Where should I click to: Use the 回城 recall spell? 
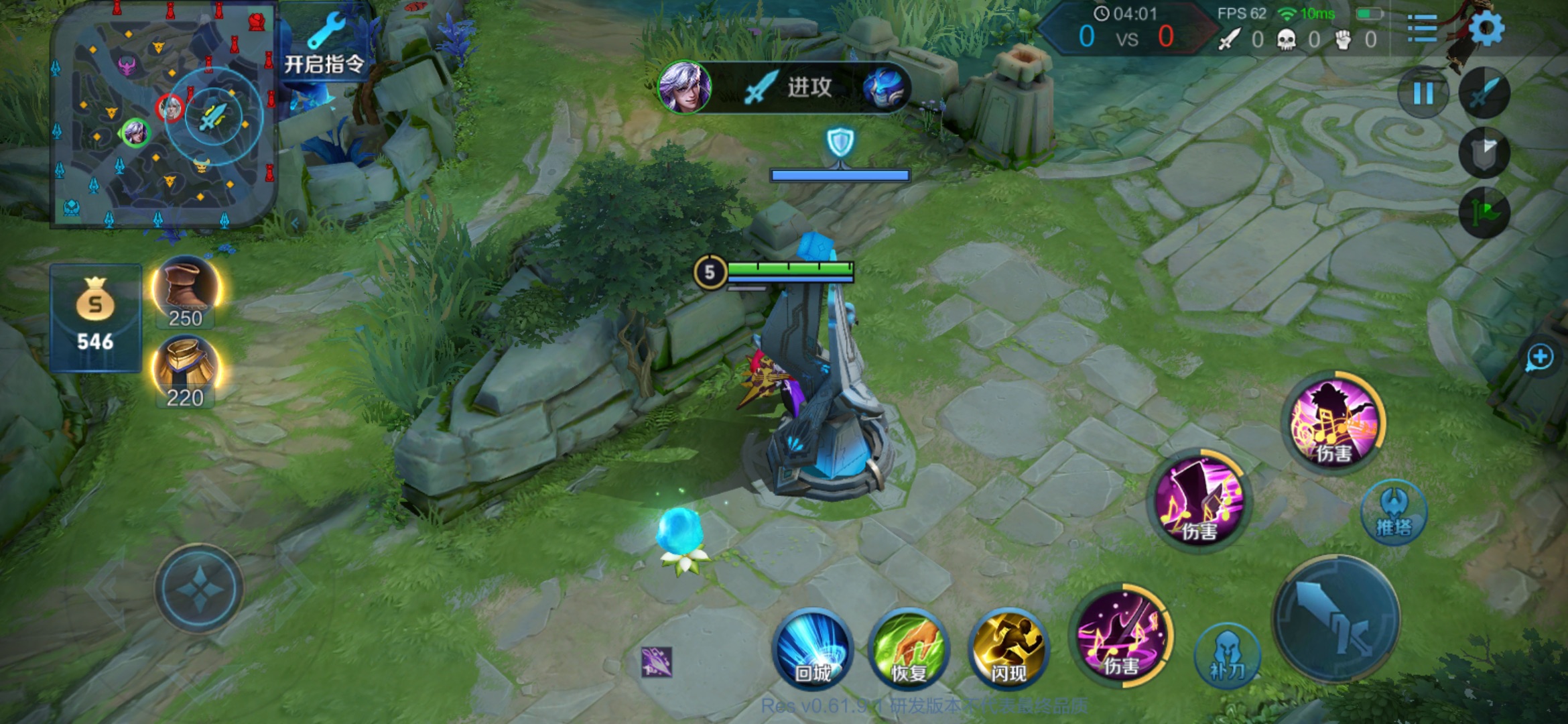tap(813, 649)
